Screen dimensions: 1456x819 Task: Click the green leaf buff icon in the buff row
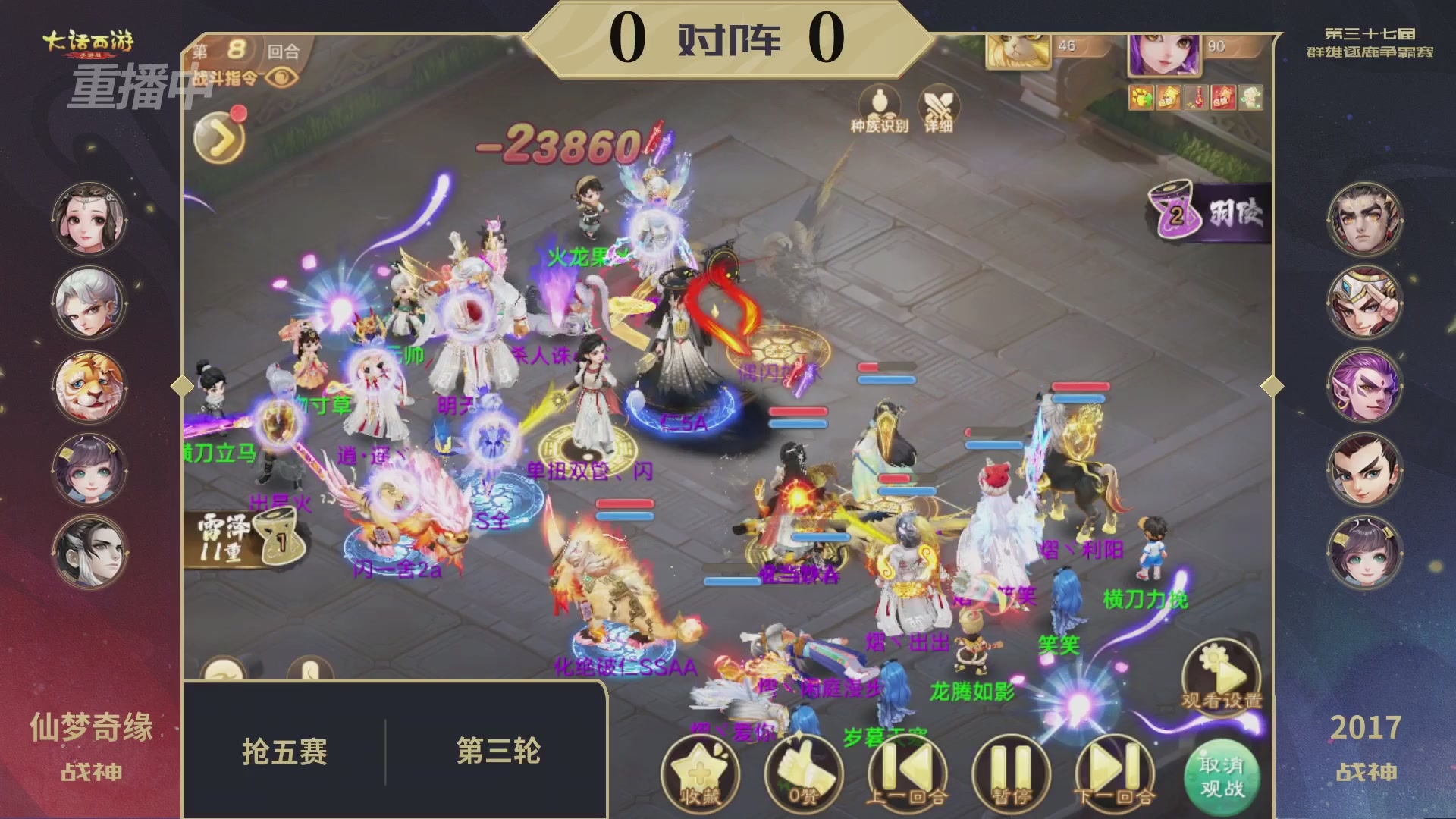click(x=1250, y=97)
